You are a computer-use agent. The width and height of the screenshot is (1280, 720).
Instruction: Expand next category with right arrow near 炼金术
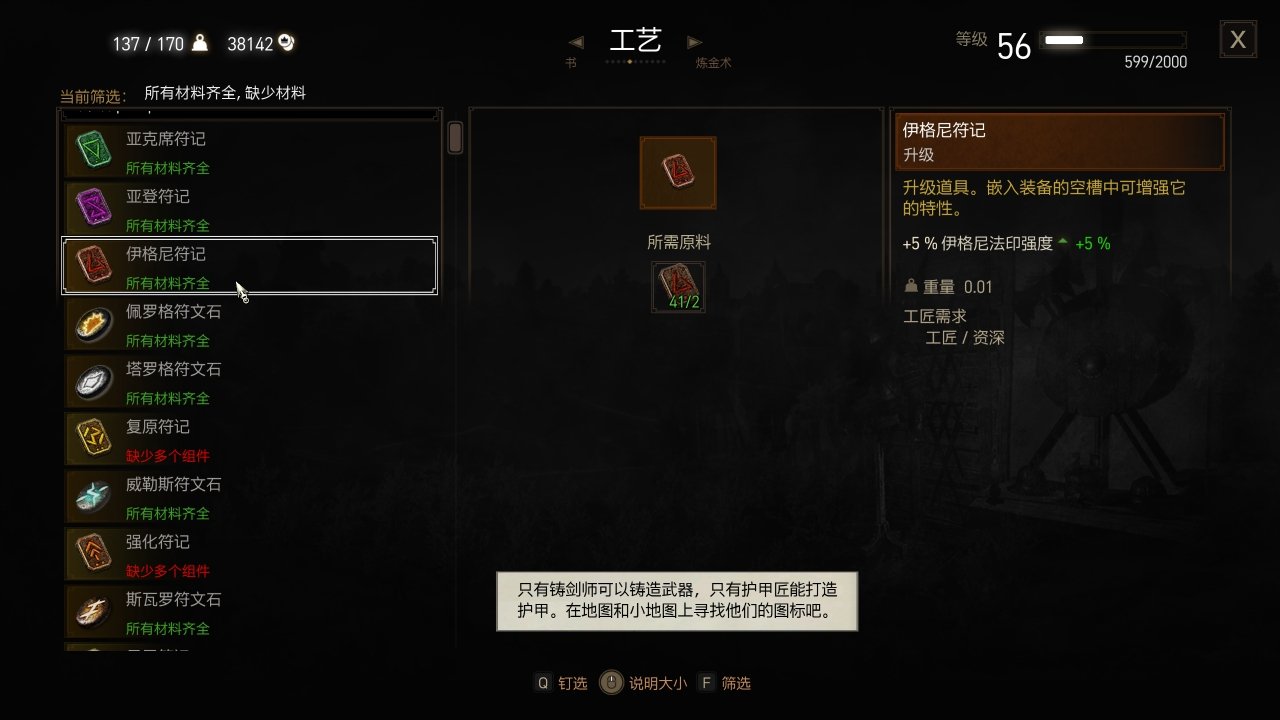695,42
